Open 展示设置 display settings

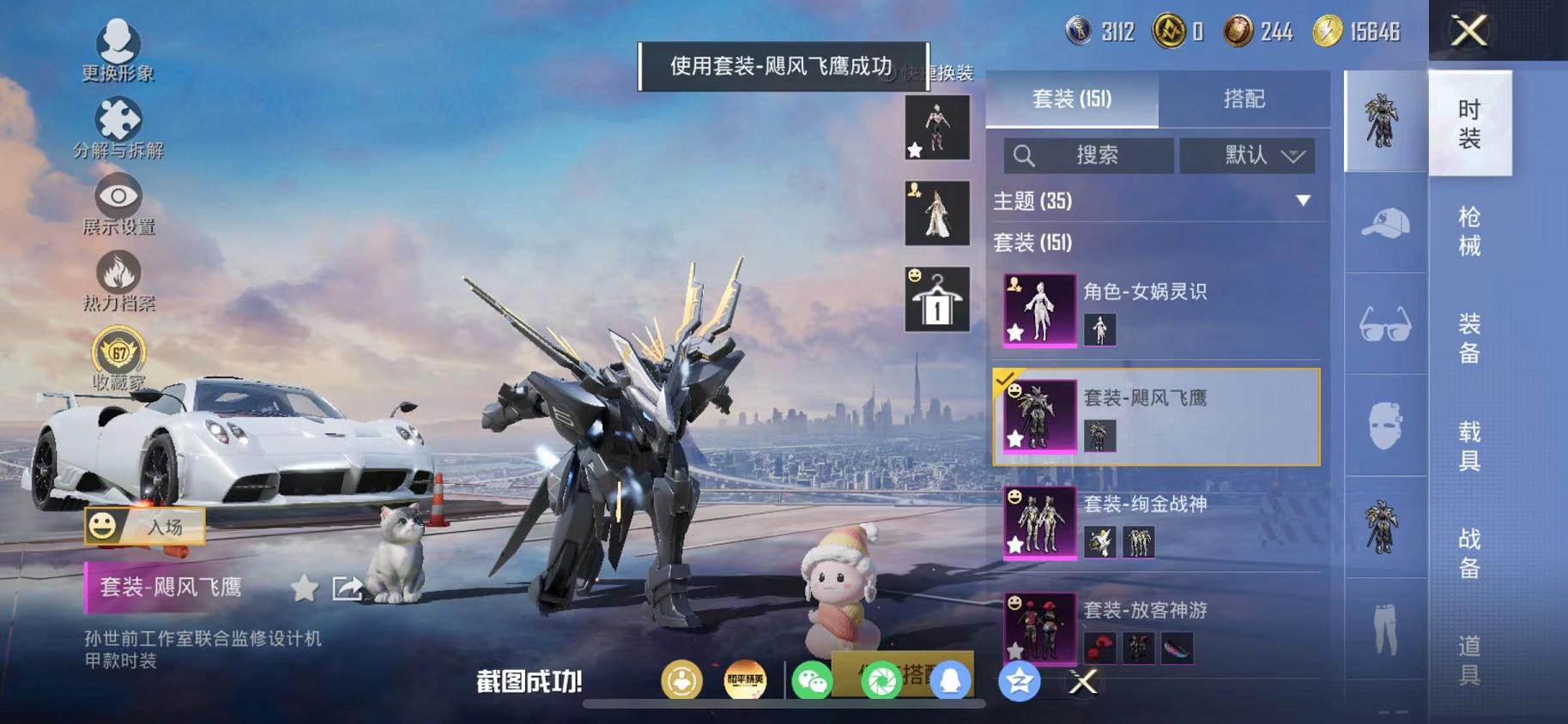point(120,196)
